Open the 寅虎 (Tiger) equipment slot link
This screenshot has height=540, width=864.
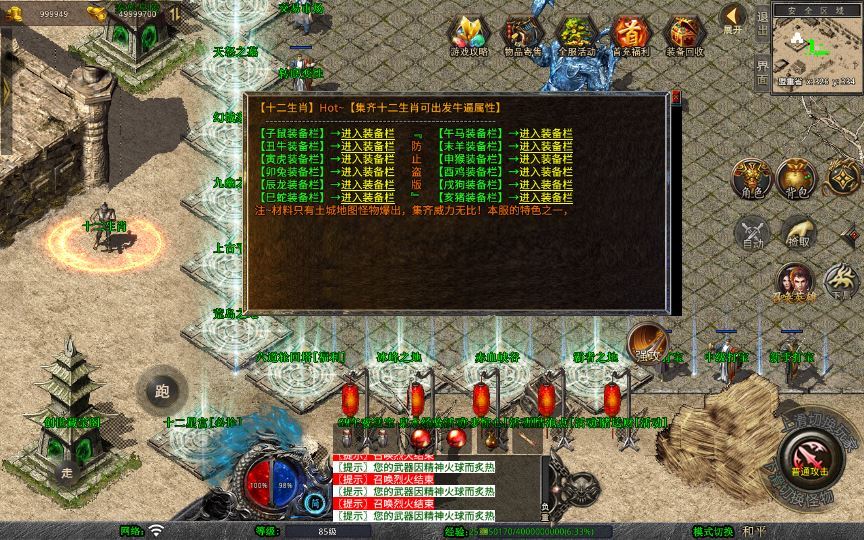pyautogui.click(x=367, y=159)
